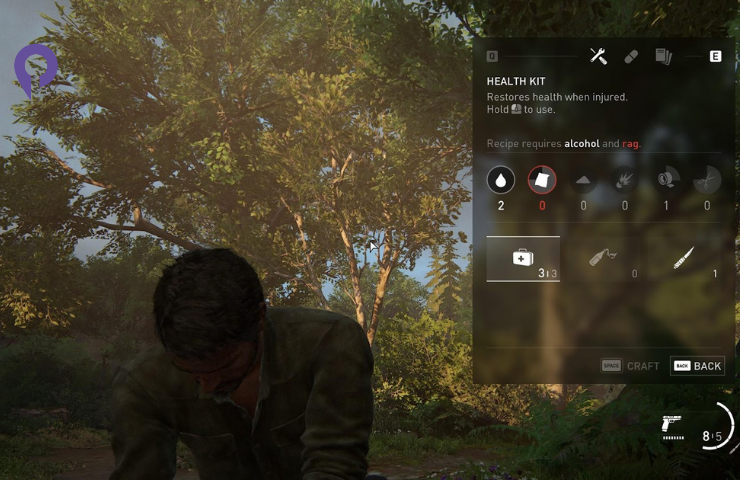Select the shiv recipe slot
The height and width of the screenshot is (480, 740).
pyautogui.click(x=683, y=260)
